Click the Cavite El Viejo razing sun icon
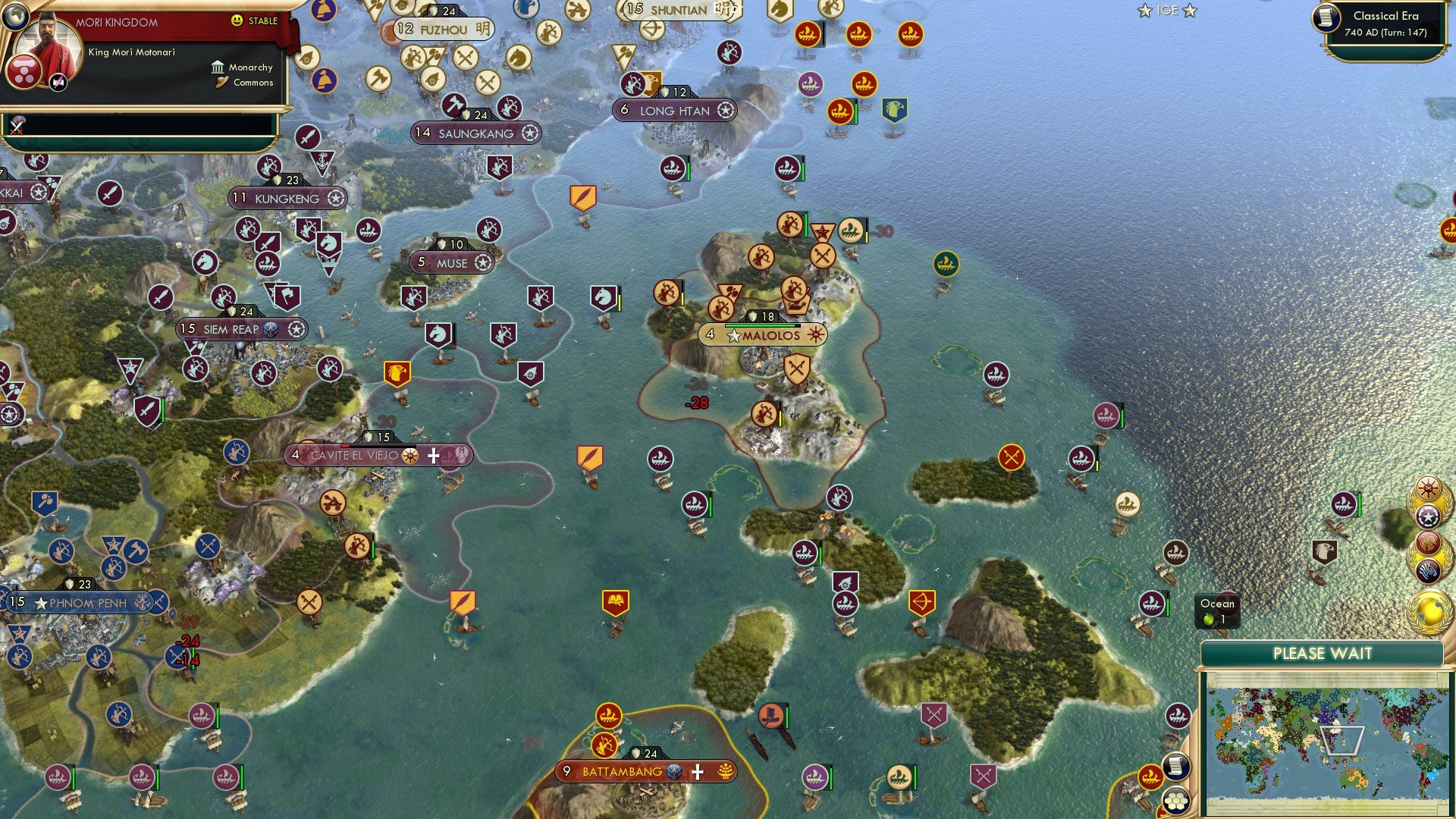This screenshot has height=819, width=1456. point(409,456)
